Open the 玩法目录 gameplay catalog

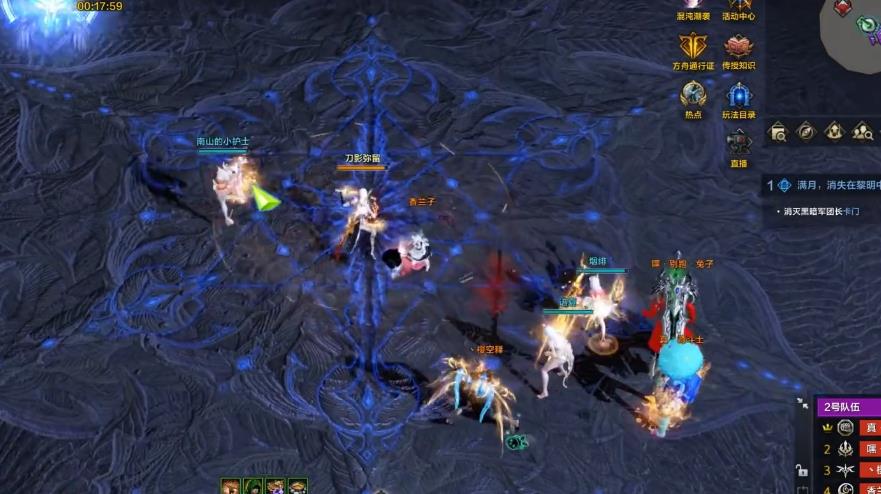pyautogui.click(x=739, y=97)
